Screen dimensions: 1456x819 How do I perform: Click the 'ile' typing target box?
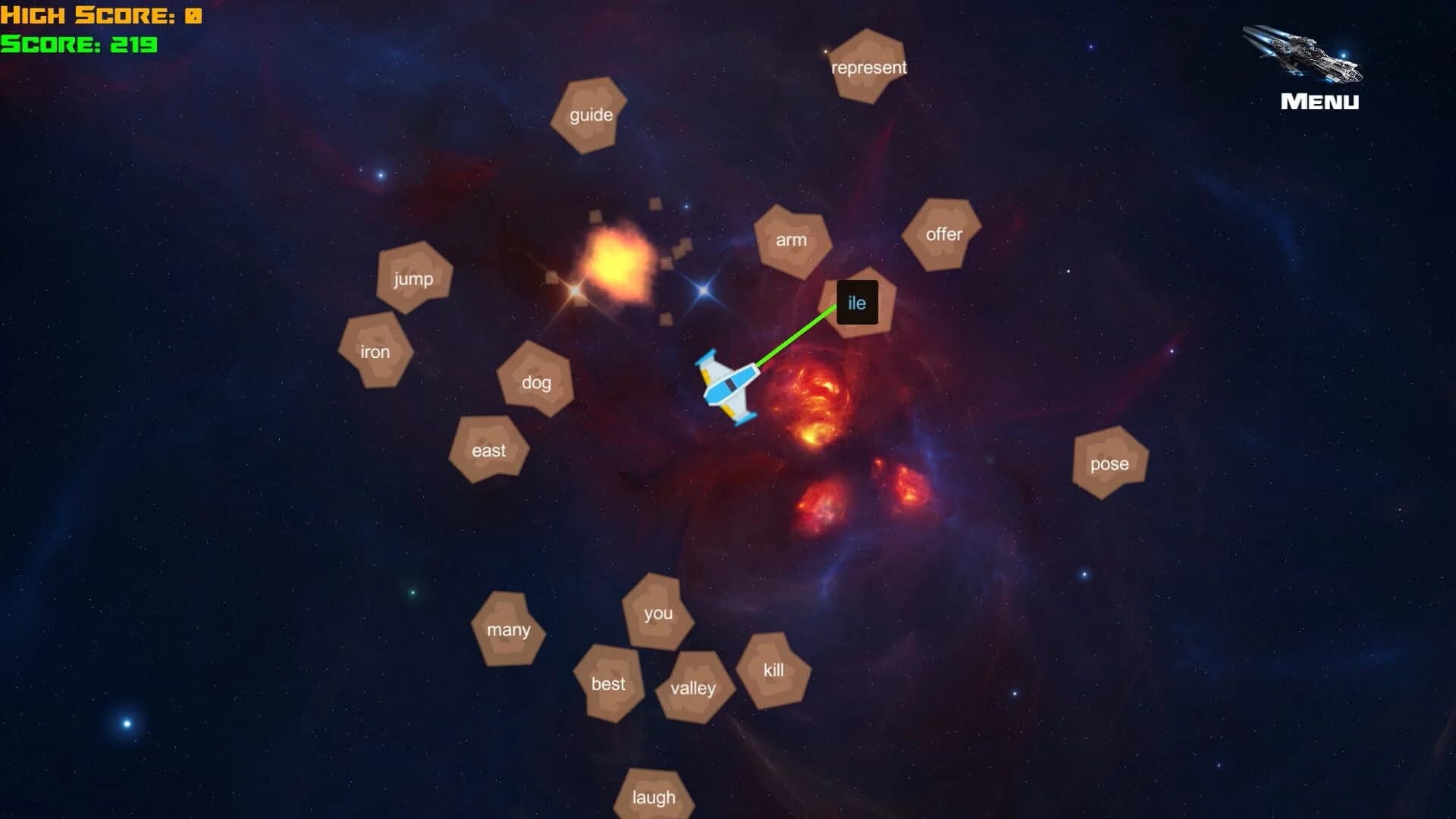(857, 303)
